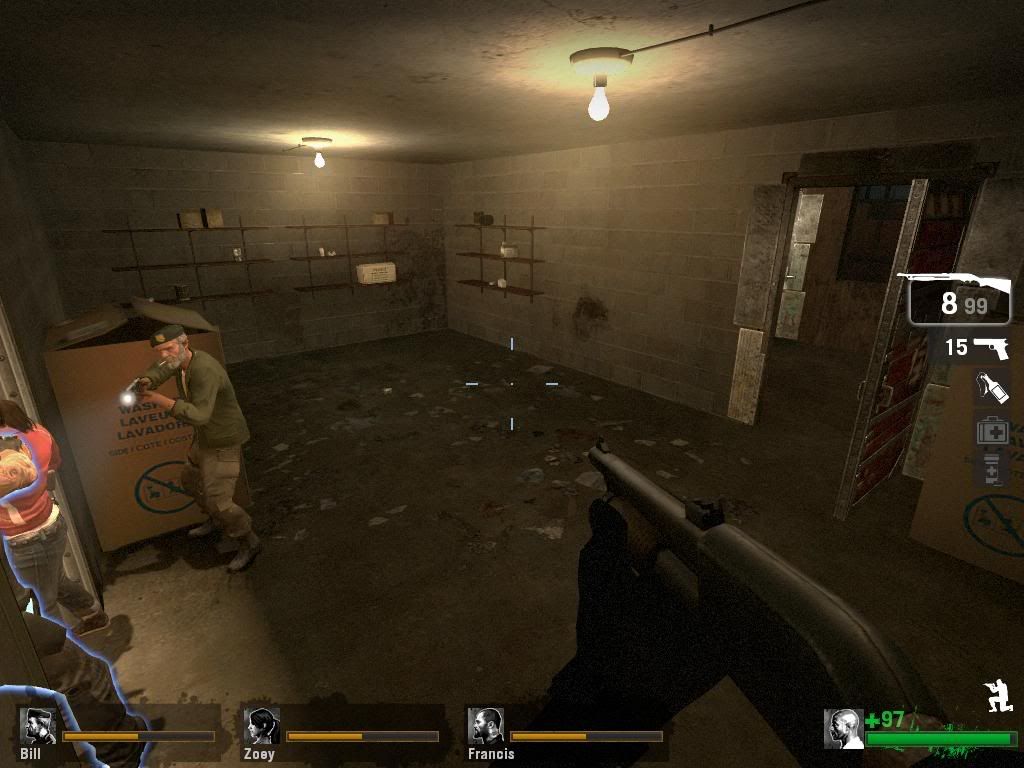The width and height of the screenshot is (1024, 768).
Task: Select Zoey's teammate portrait
Action: tap(261, 725)
